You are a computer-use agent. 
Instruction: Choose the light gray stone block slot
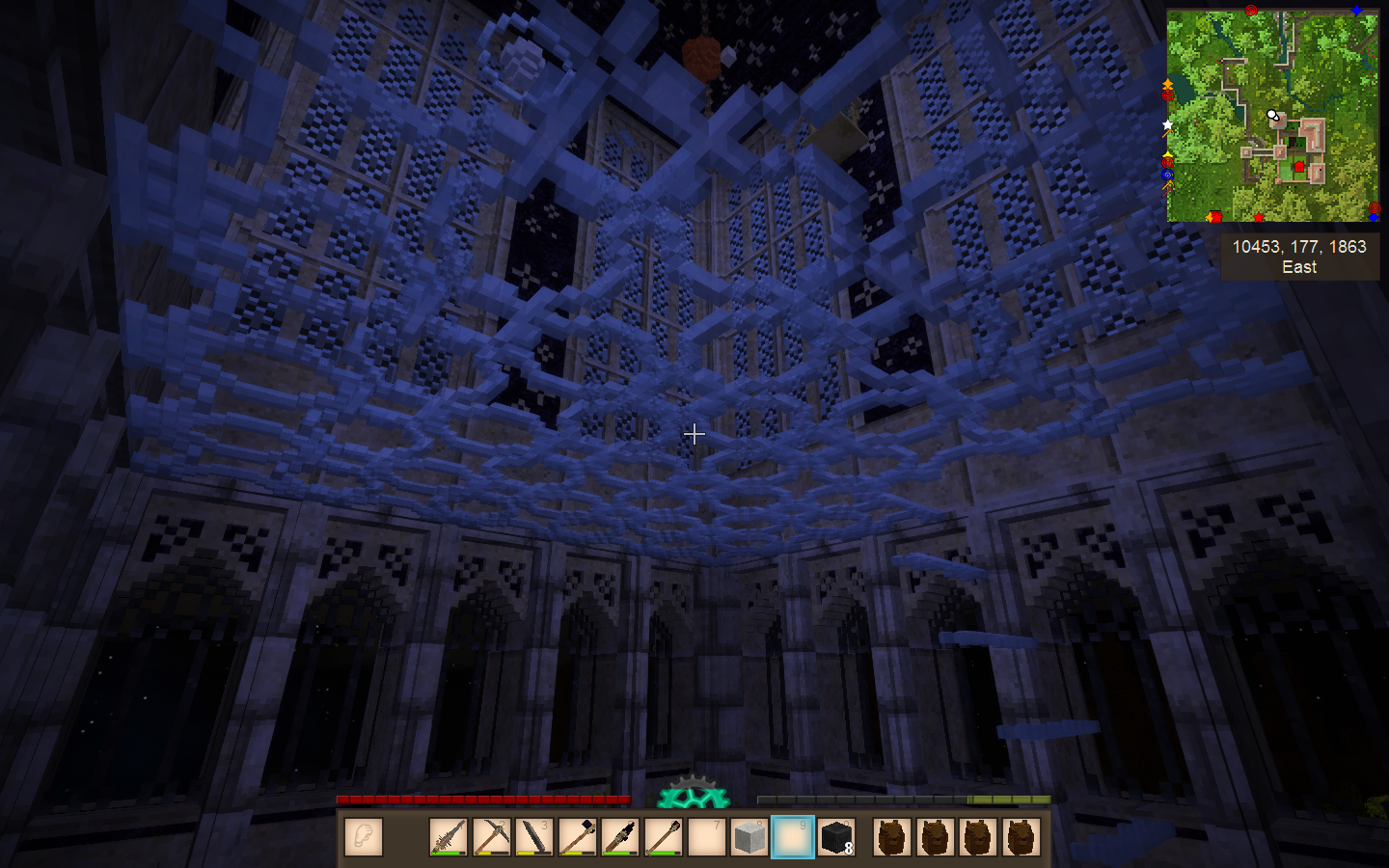749,837
